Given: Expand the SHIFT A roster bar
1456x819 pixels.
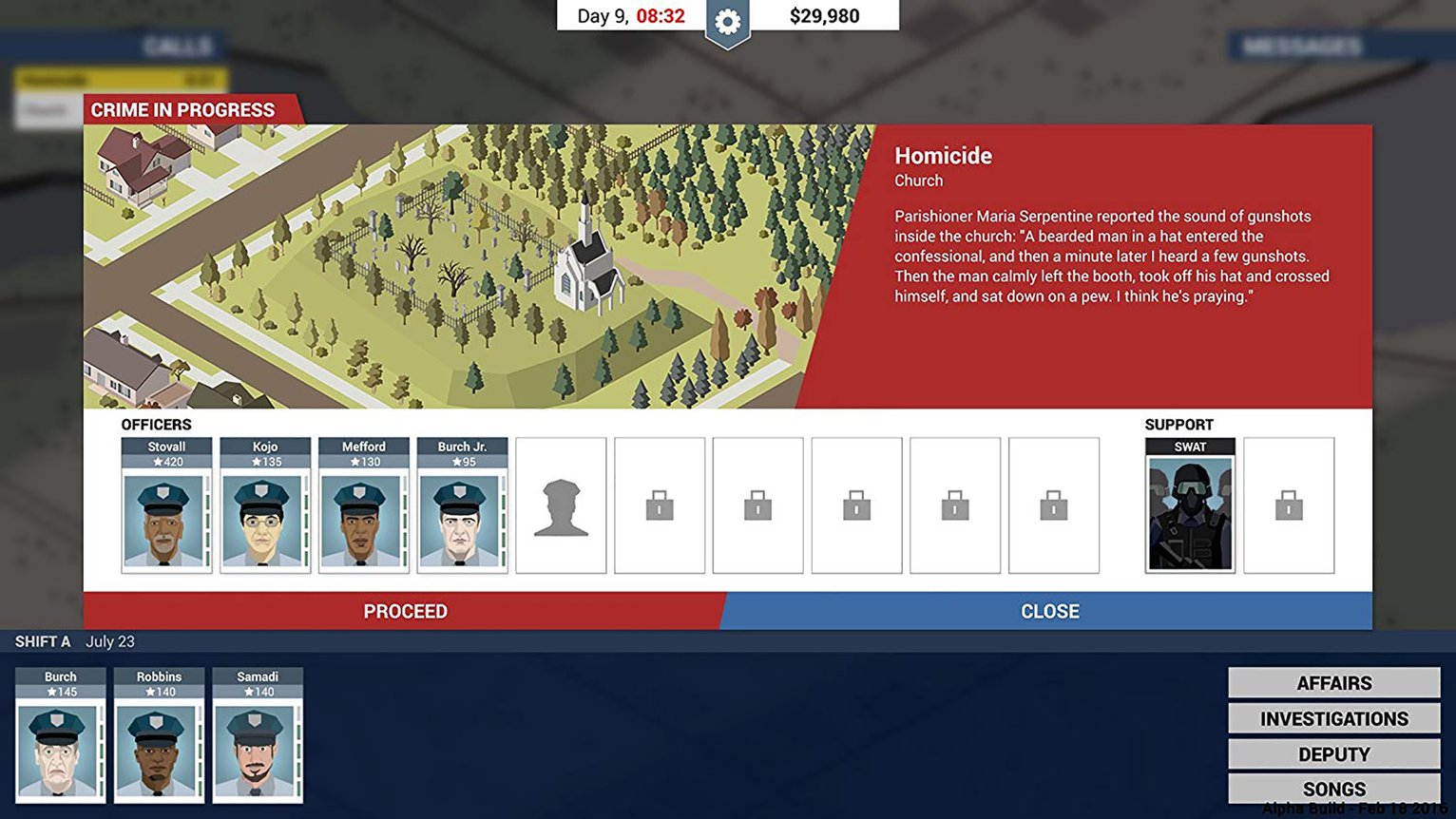Looking at the screenshot, I should (x=43, y=641).
